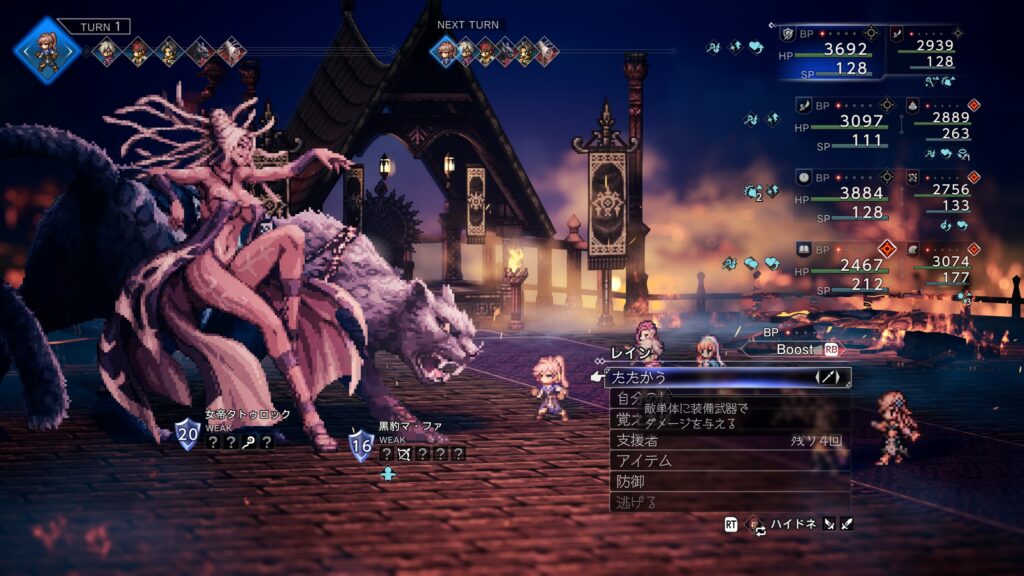Select the たたかう attack command
Screen dimensions: 1024x576
point(700,377)
